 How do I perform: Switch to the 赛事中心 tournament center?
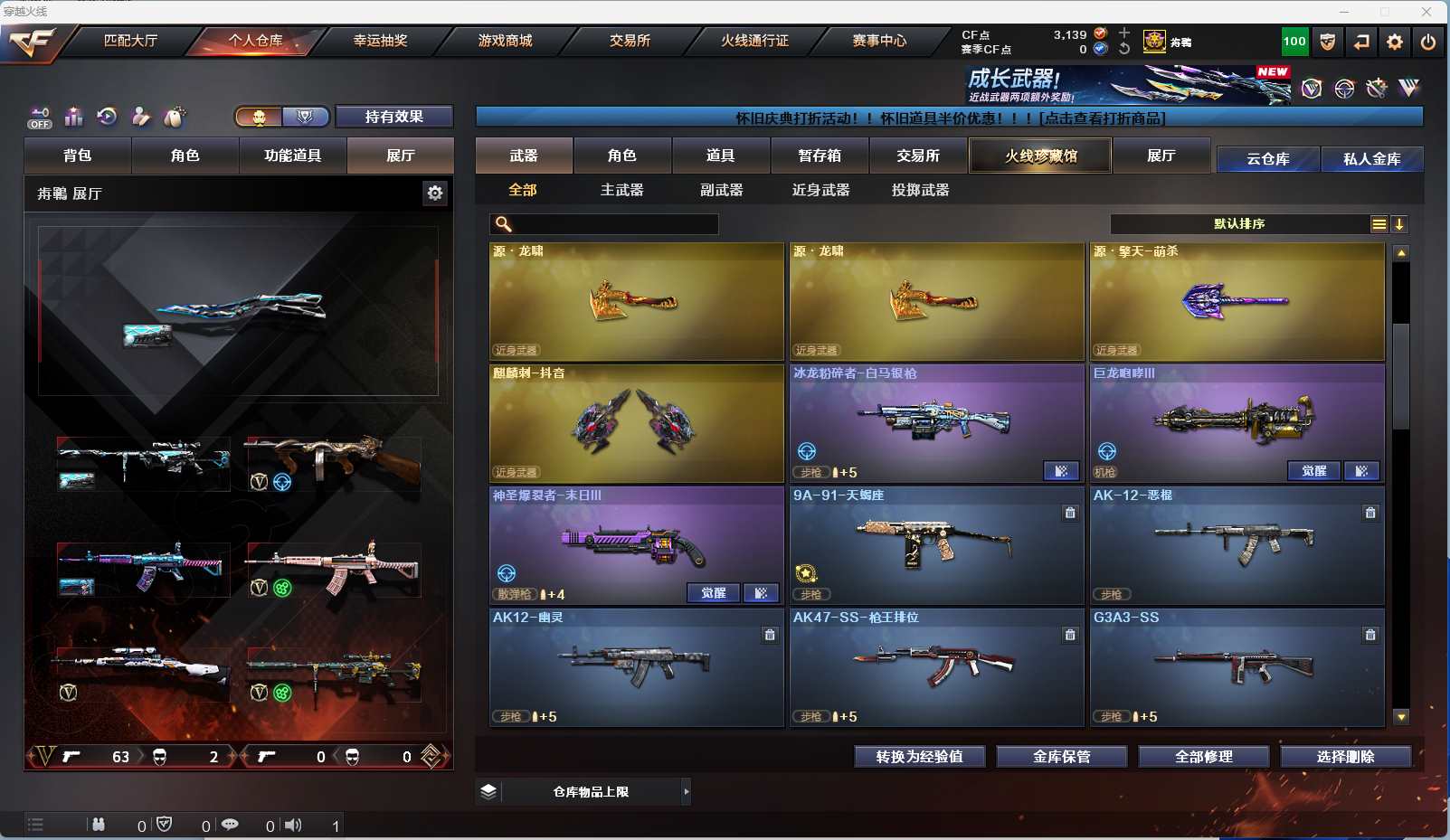tap(879, 41)
